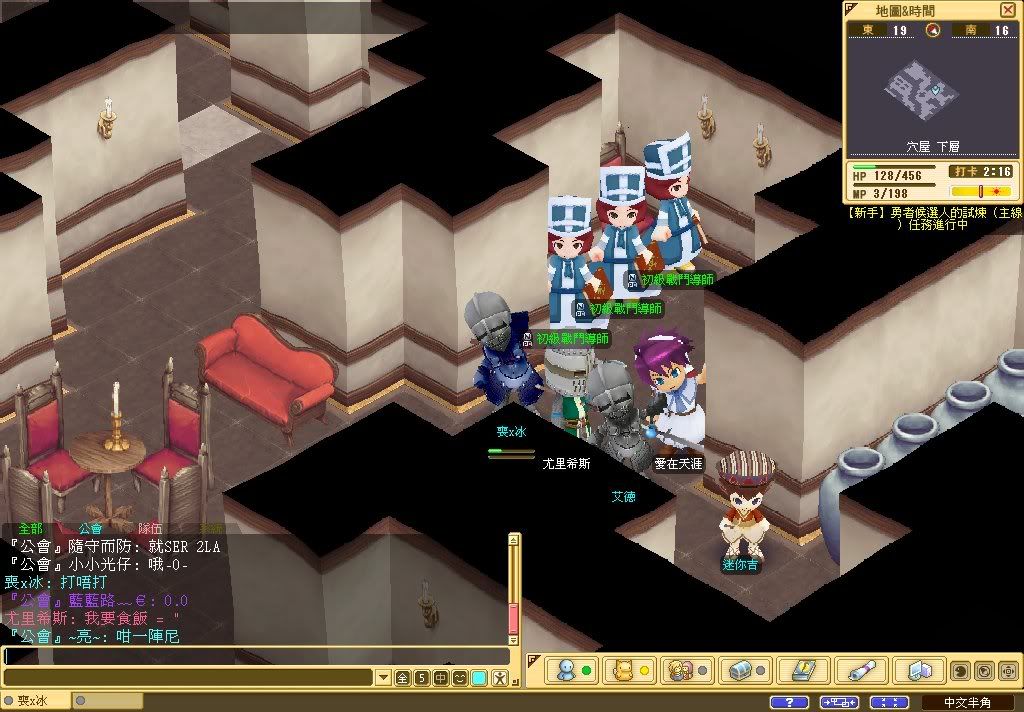
Task: Pick the cyan chat colour swatch
Action: [480, 678]
